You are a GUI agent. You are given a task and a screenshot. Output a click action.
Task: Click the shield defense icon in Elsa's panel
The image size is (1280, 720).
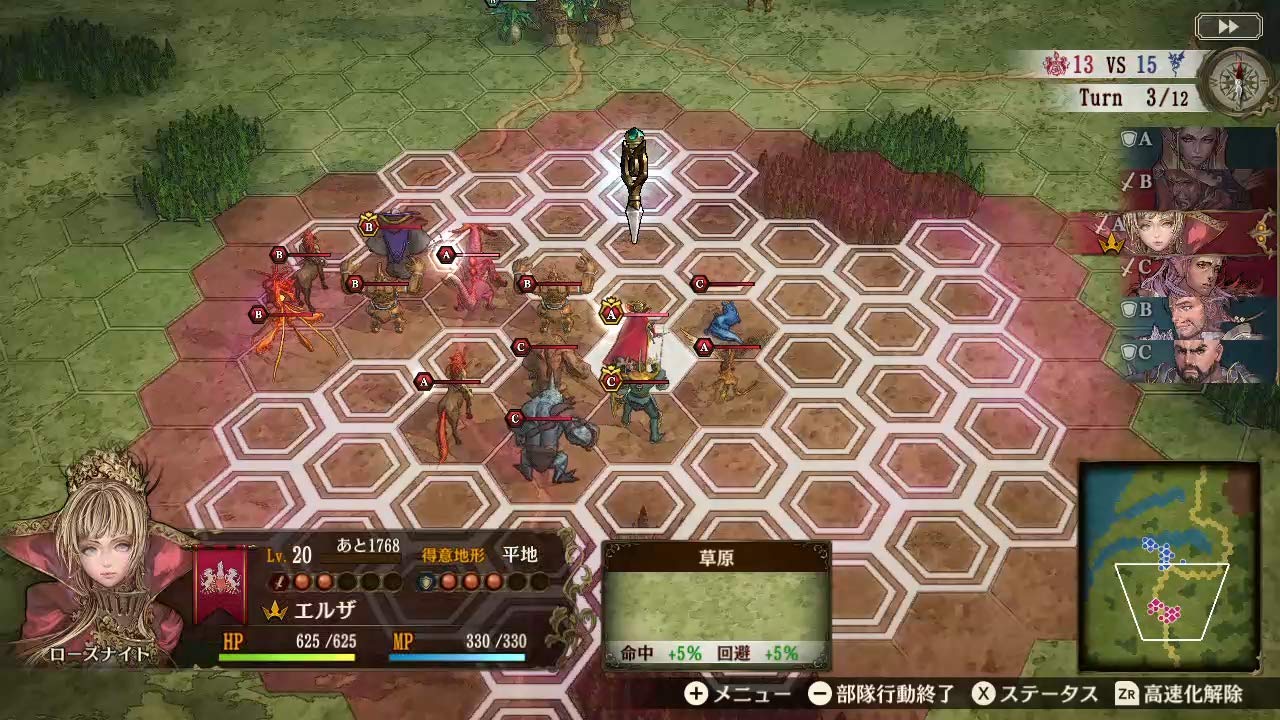(425, 583)
